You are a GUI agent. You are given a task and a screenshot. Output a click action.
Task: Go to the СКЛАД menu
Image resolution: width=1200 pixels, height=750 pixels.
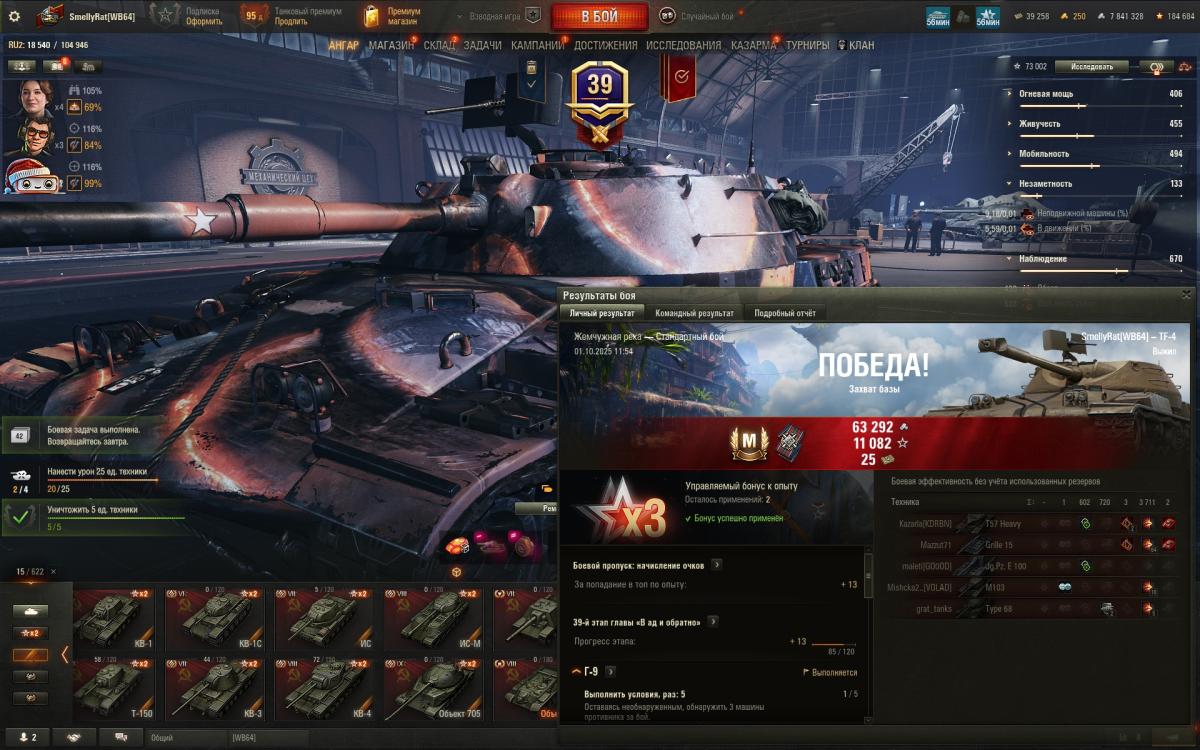point(439,45)
